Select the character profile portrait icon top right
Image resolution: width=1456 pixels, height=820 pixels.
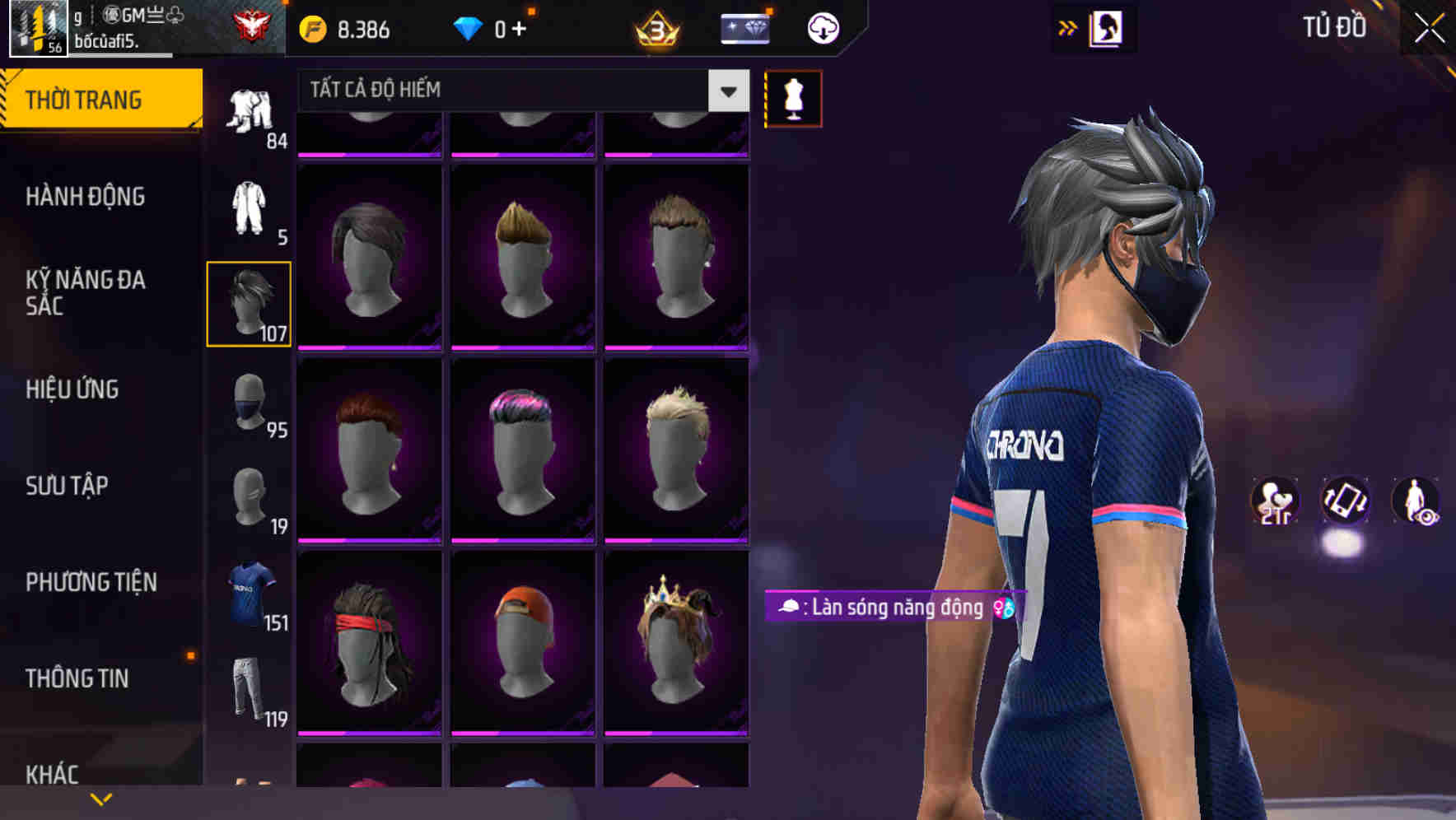click(x=1108, y=27)
